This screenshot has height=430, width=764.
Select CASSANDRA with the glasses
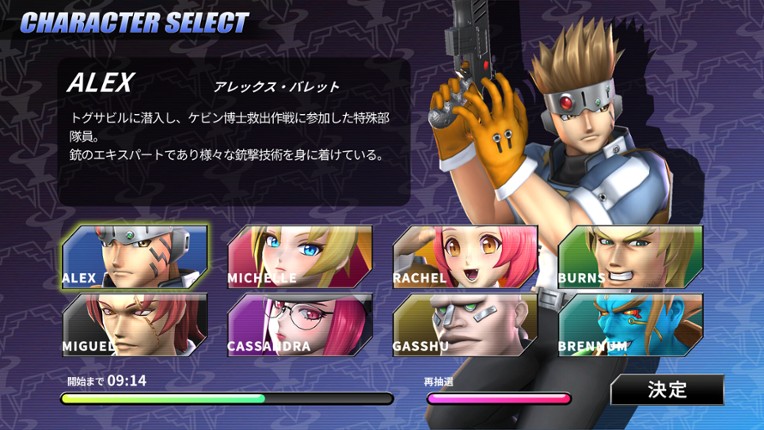click(300, 325)
